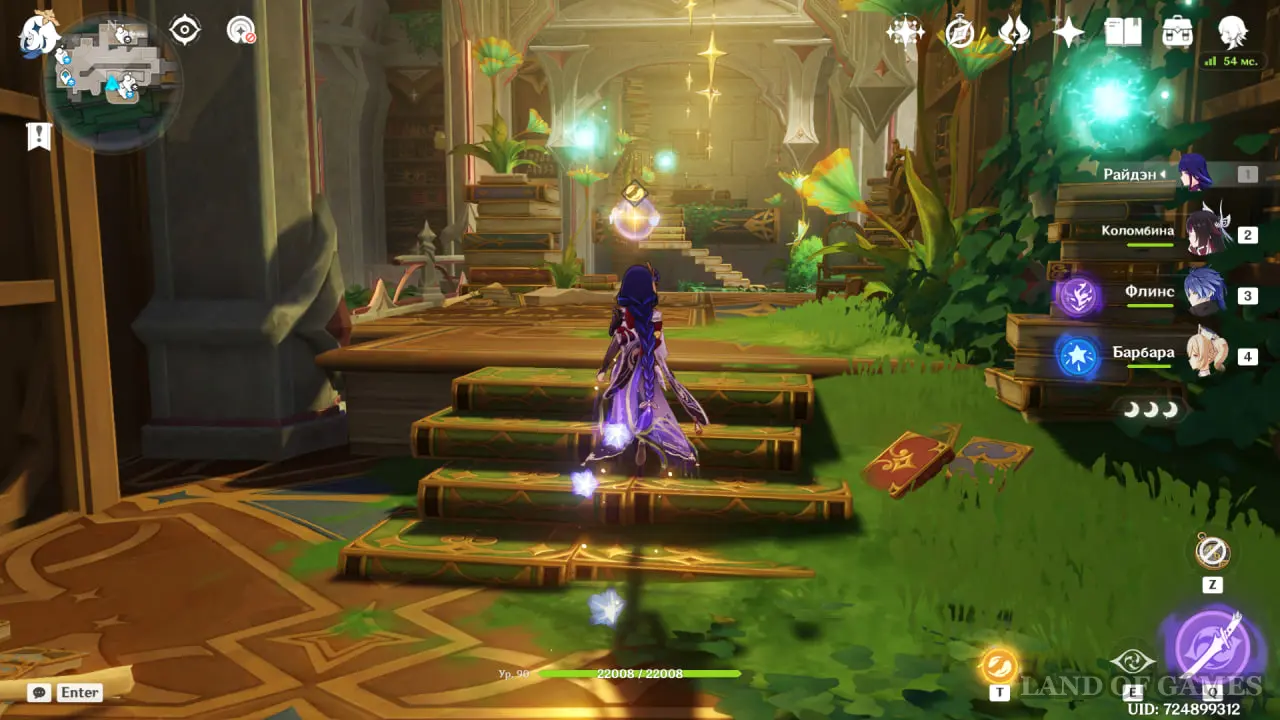Click the single four-pointed star icon

(x=1068, y=32)
